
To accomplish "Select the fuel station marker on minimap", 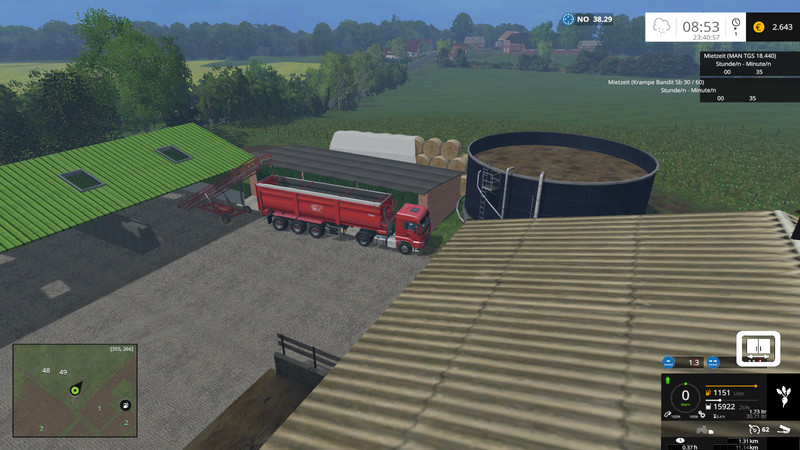I will tap(125, 405).
